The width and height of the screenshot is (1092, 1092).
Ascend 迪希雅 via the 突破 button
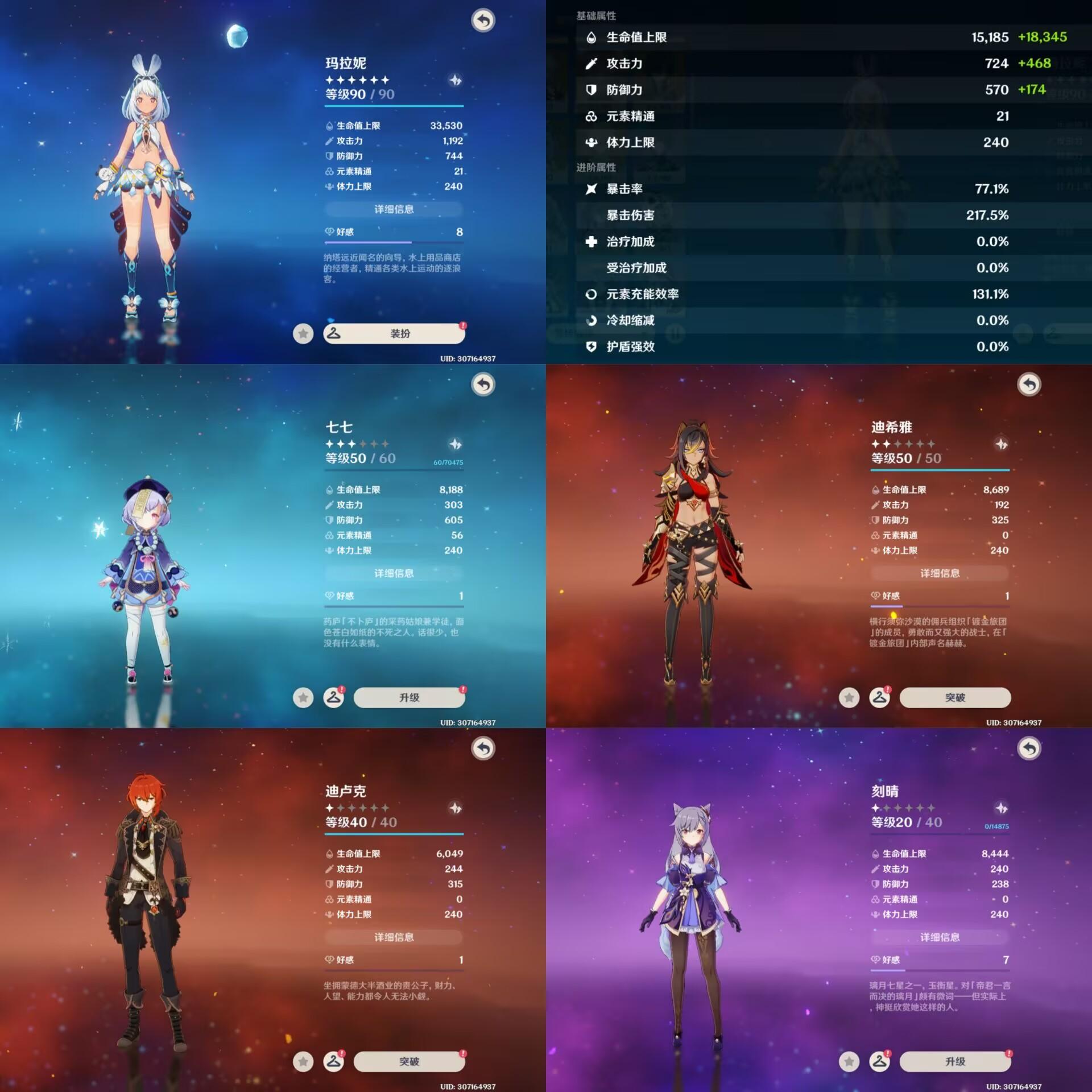(x=955, y=697)
